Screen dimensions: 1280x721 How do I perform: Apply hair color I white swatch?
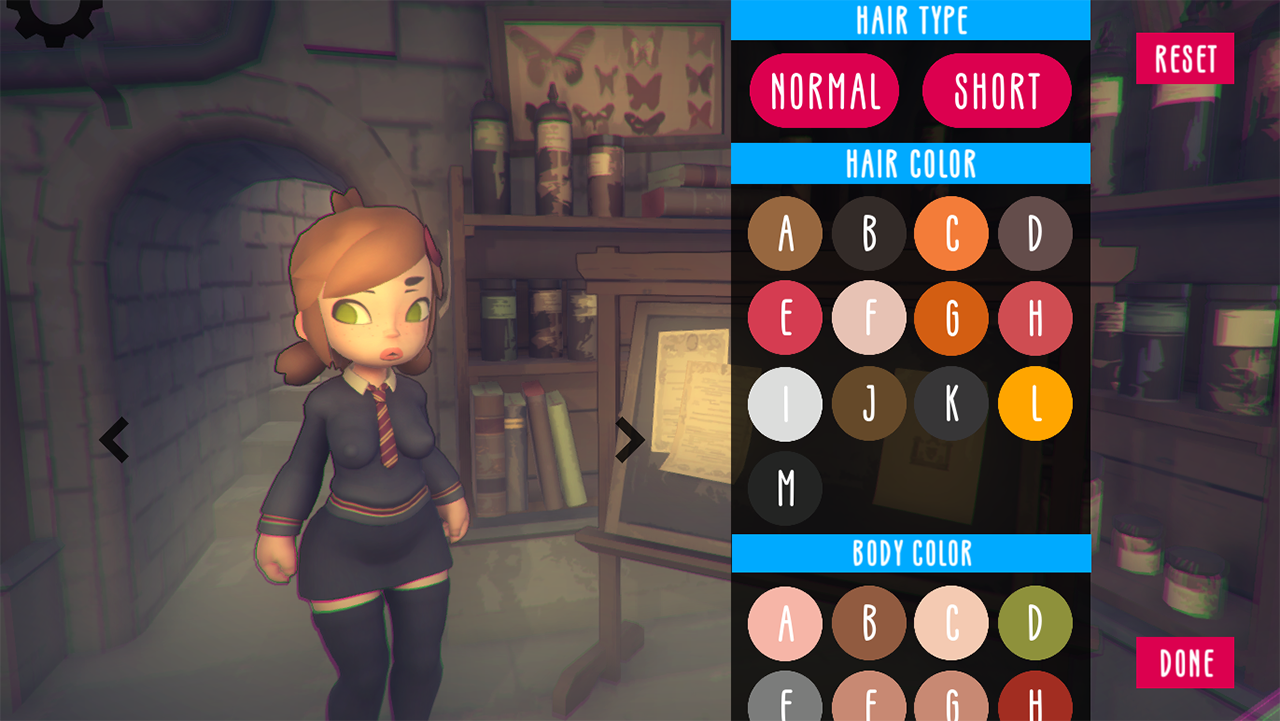coord(785,404)
